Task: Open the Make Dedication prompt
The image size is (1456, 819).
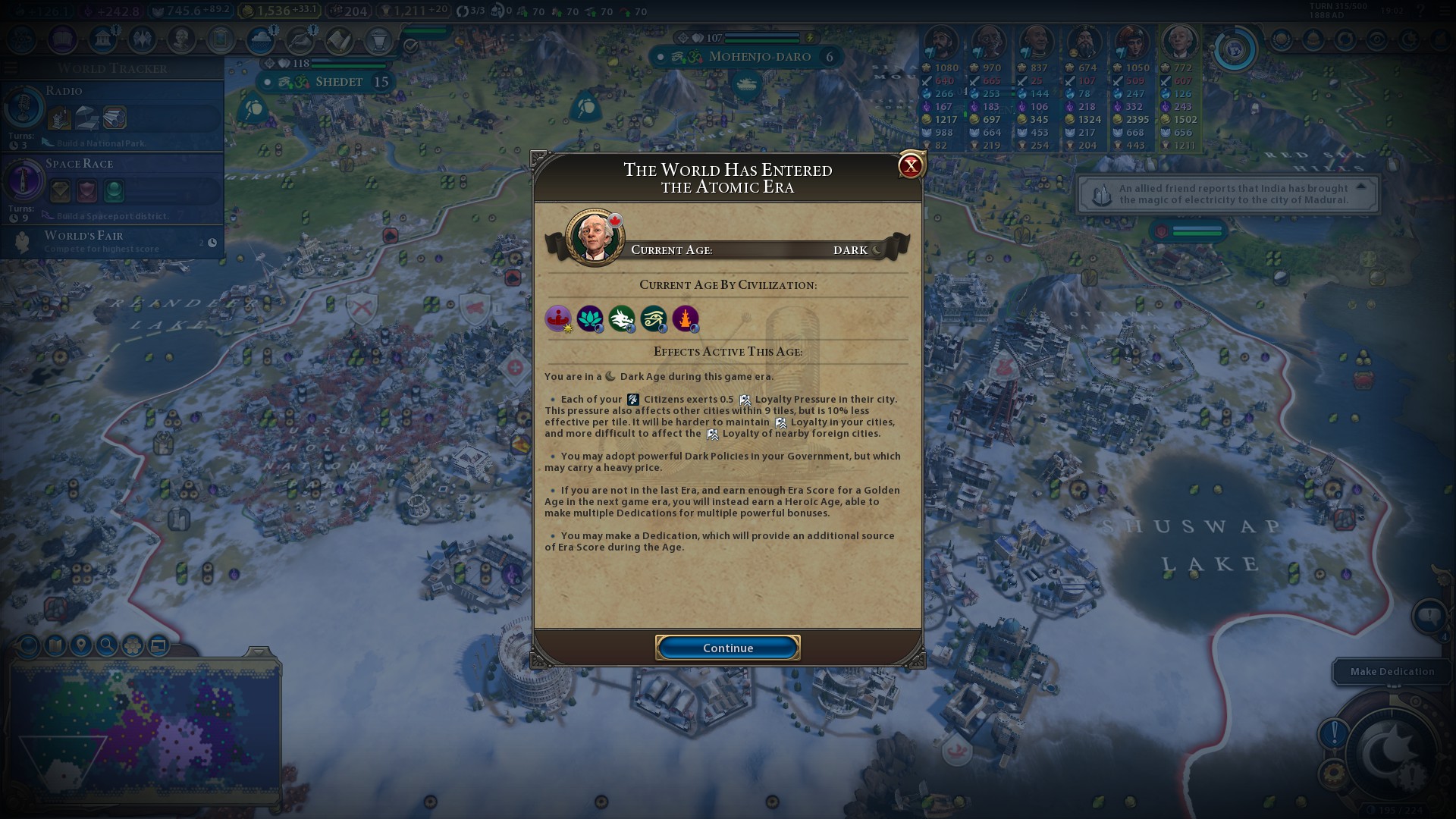Action: pyautogui.click(x=1392, y=671)
